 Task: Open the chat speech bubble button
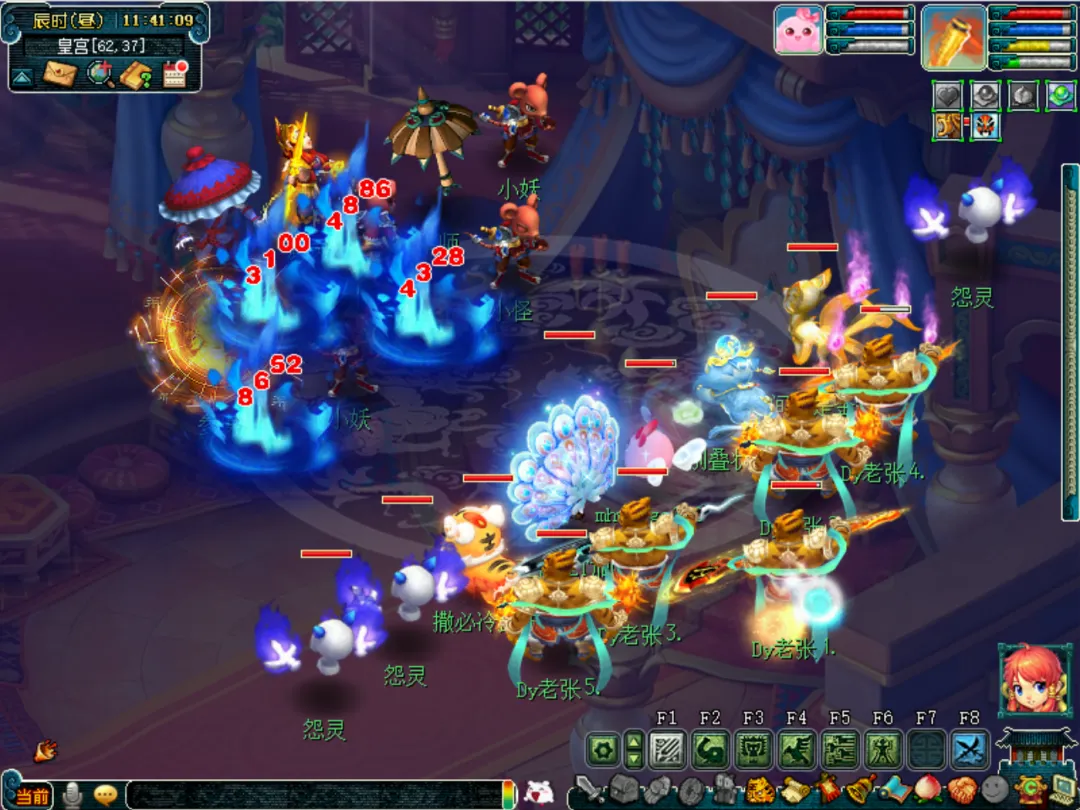pyautogui.click(x=106, y=795)
